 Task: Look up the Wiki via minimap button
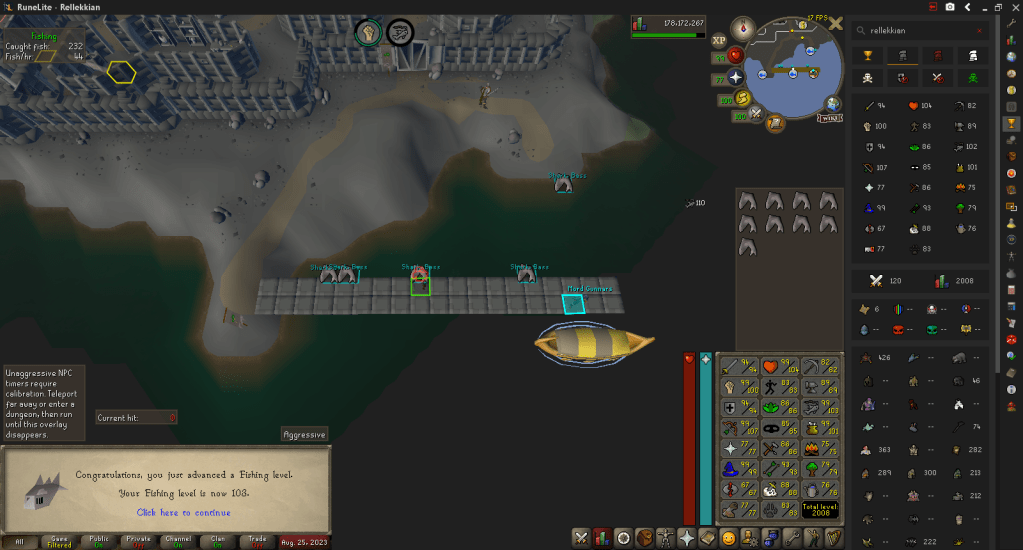(827, 117)
